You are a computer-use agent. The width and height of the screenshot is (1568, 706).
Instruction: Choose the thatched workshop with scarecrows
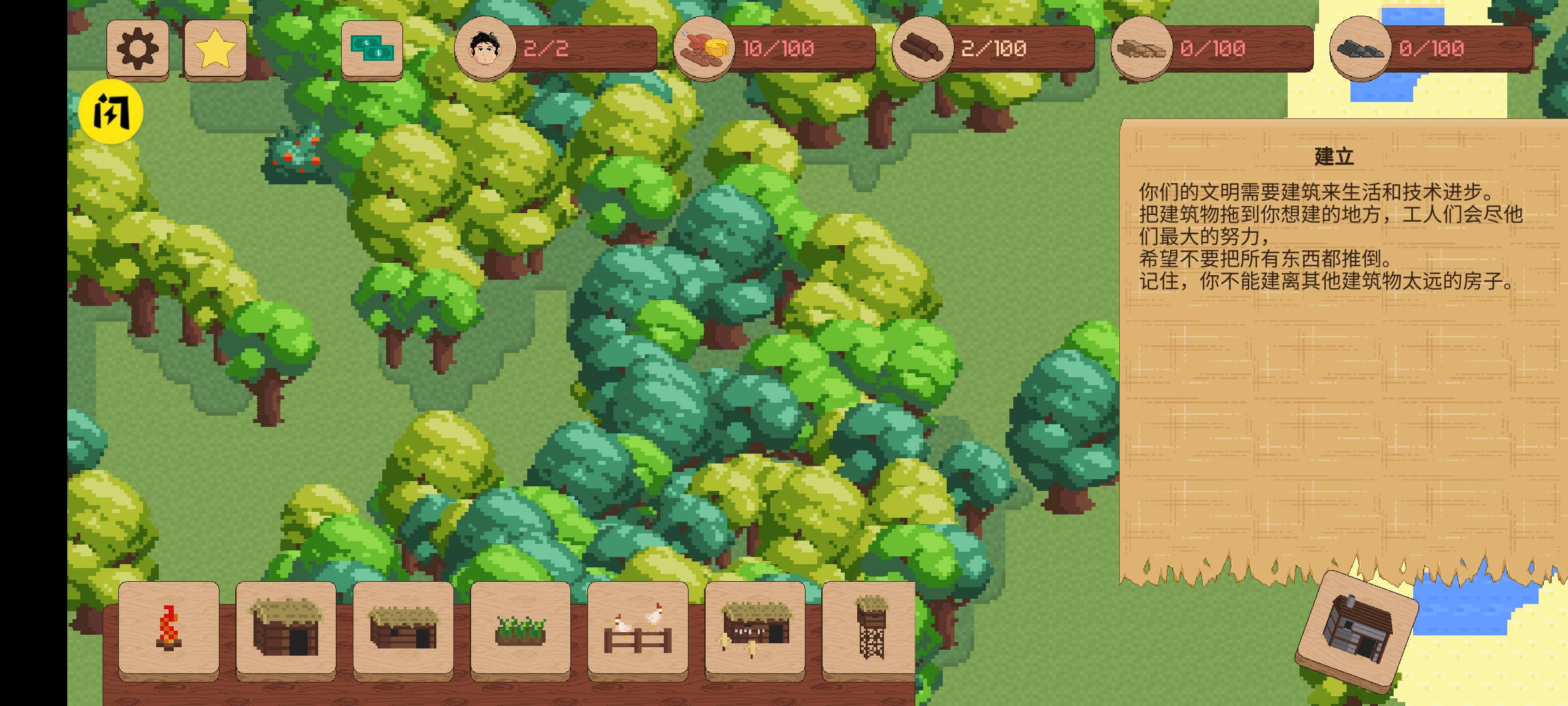click(x=755, y=629)
